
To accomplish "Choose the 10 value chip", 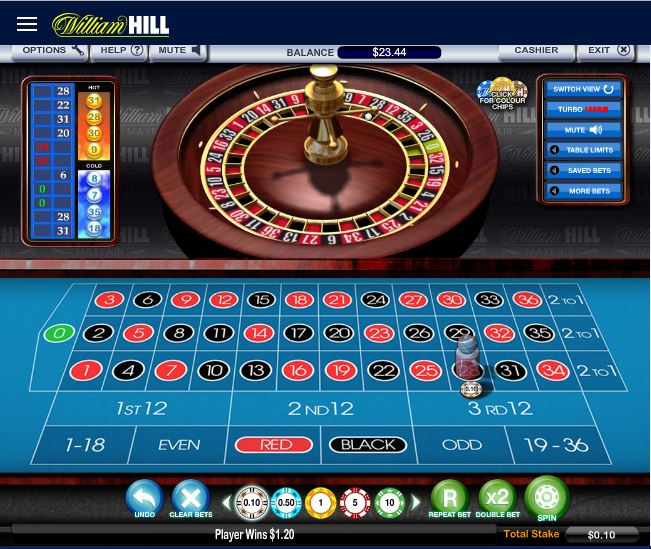I will (x=389, y=502).
